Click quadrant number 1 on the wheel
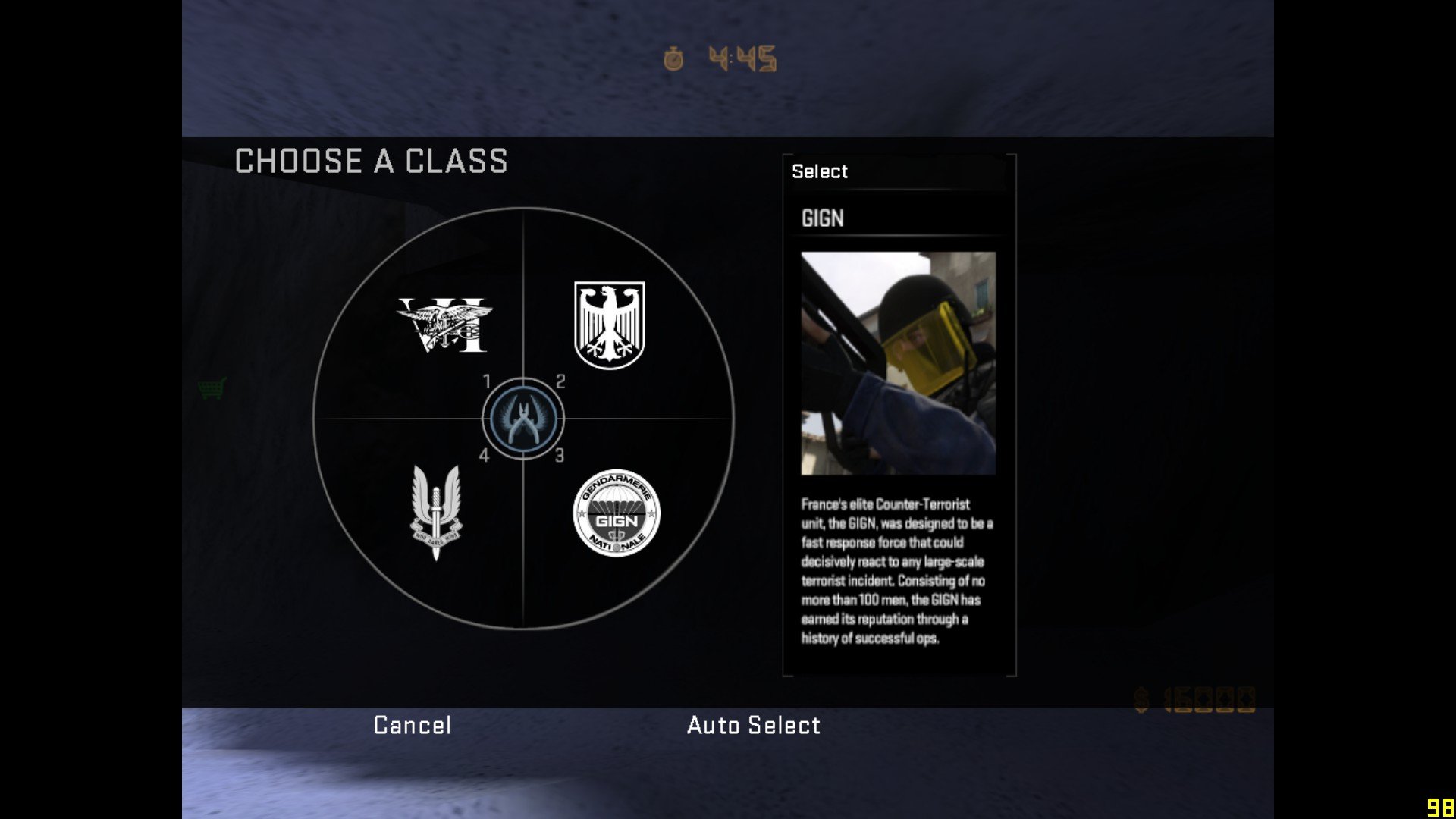 click(x=488, y=383)
